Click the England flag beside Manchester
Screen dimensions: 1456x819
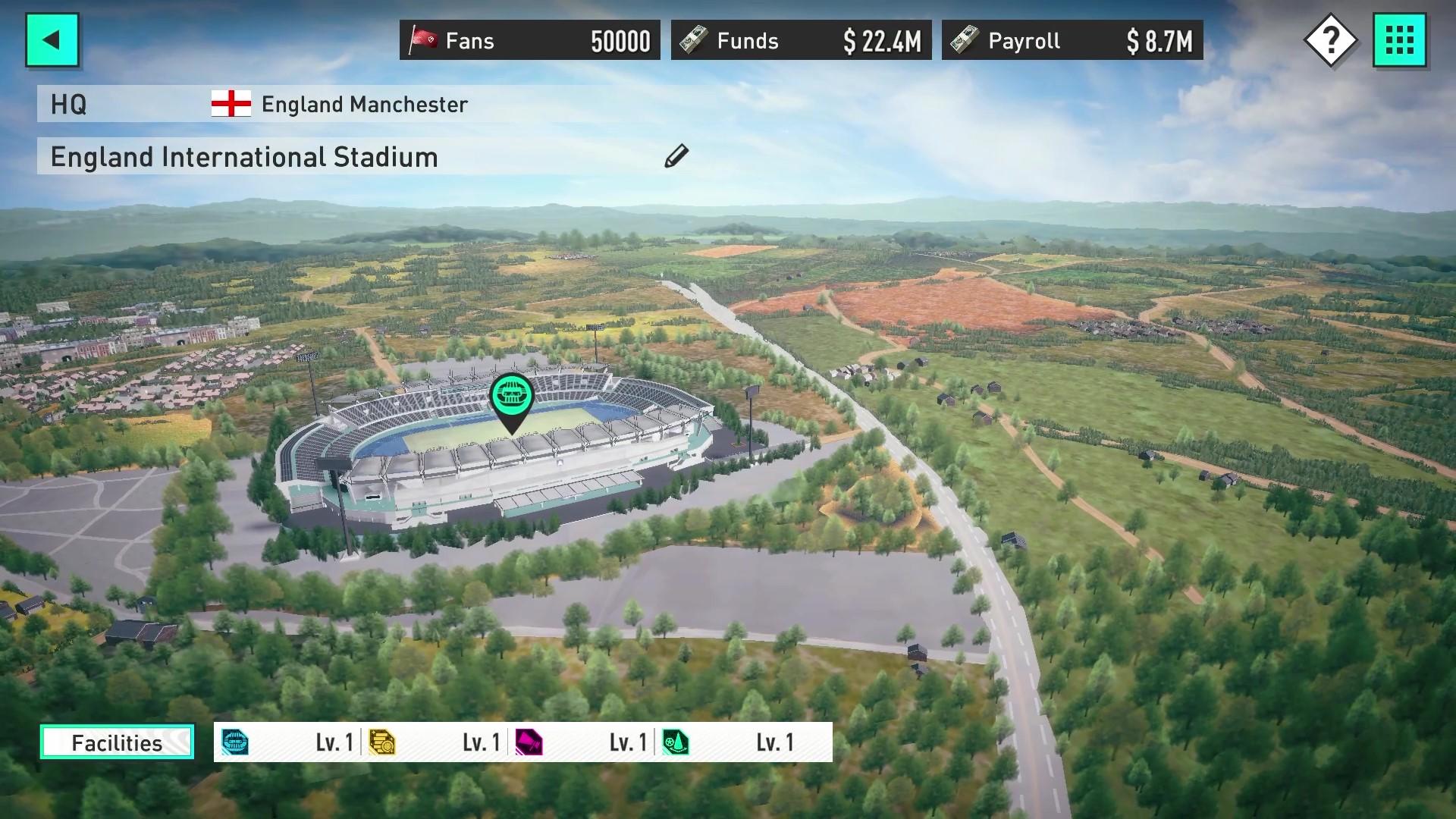click(231, 105)
